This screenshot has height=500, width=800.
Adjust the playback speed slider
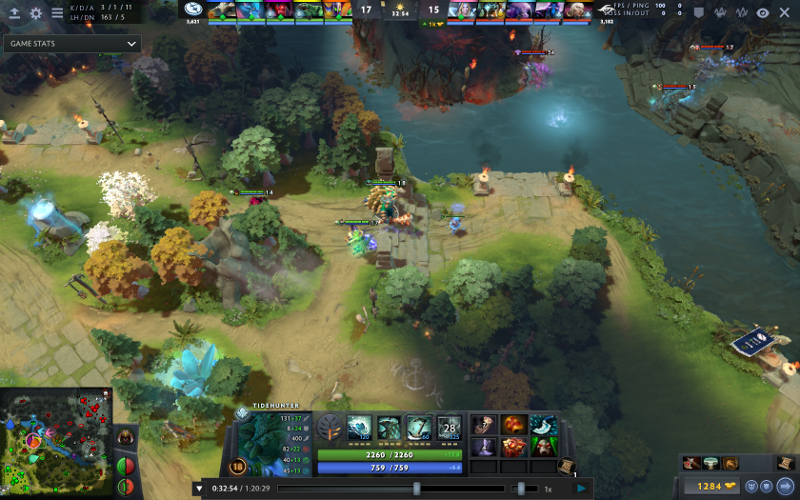point(520,488)
